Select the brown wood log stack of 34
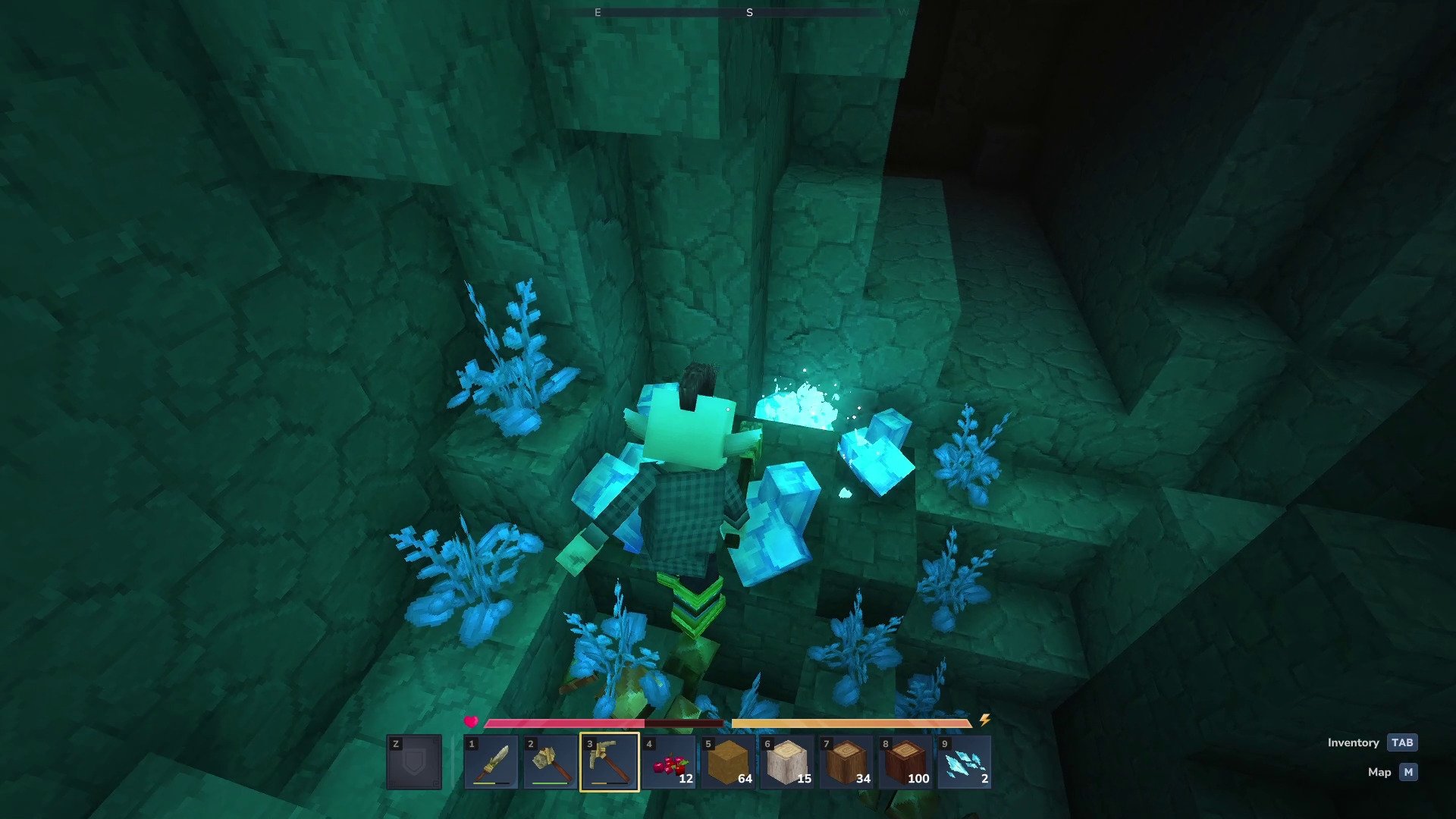This screenshot has width=1456, height=819. (846, 762)
